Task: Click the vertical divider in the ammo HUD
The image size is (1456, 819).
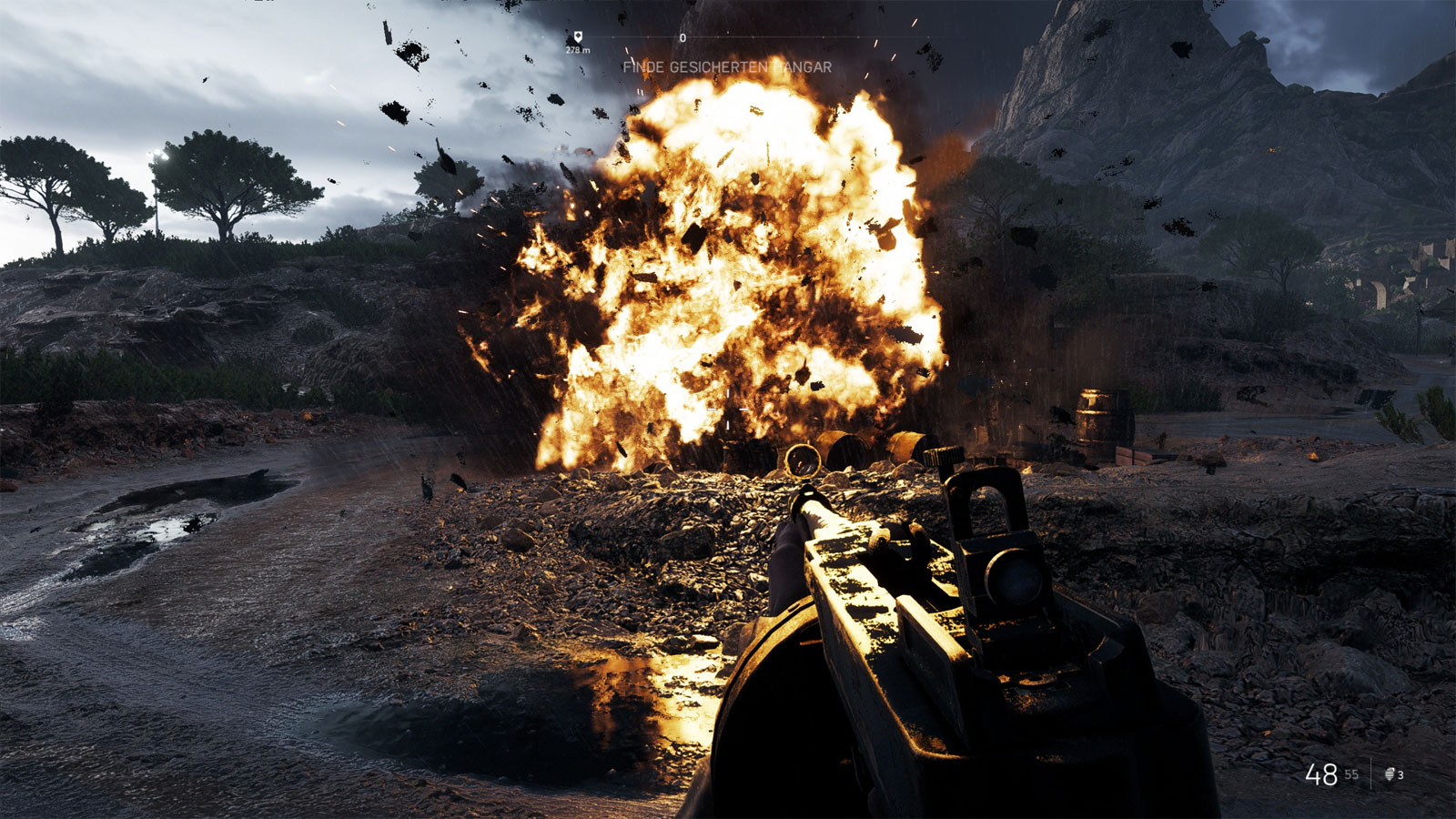Action: 1371,772
